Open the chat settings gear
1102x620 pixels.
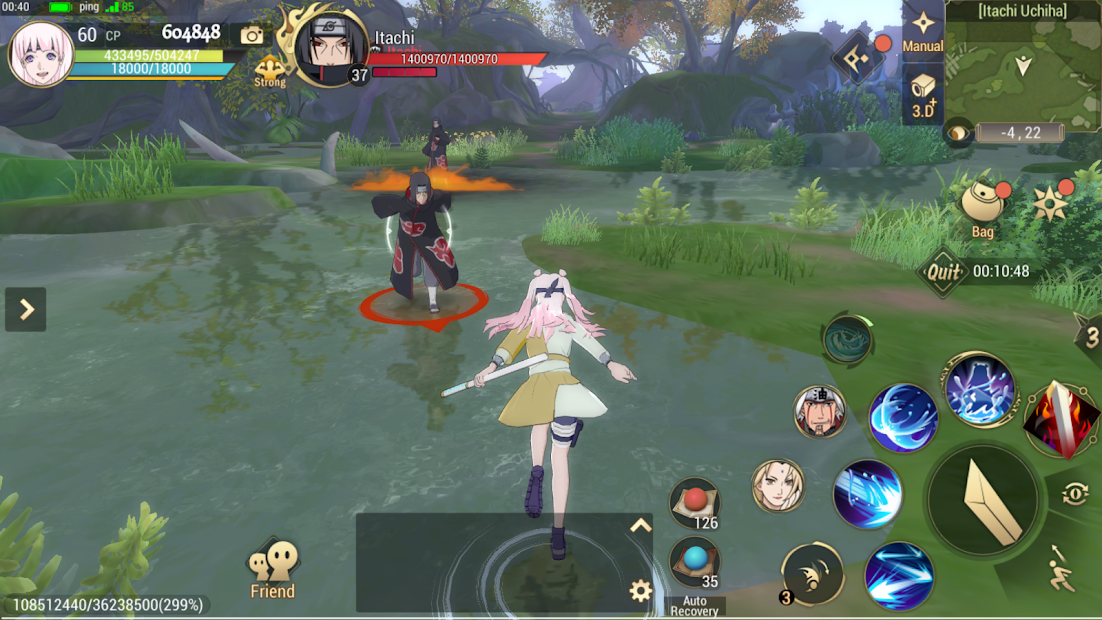pyautogui.click(x=640, y=591)
